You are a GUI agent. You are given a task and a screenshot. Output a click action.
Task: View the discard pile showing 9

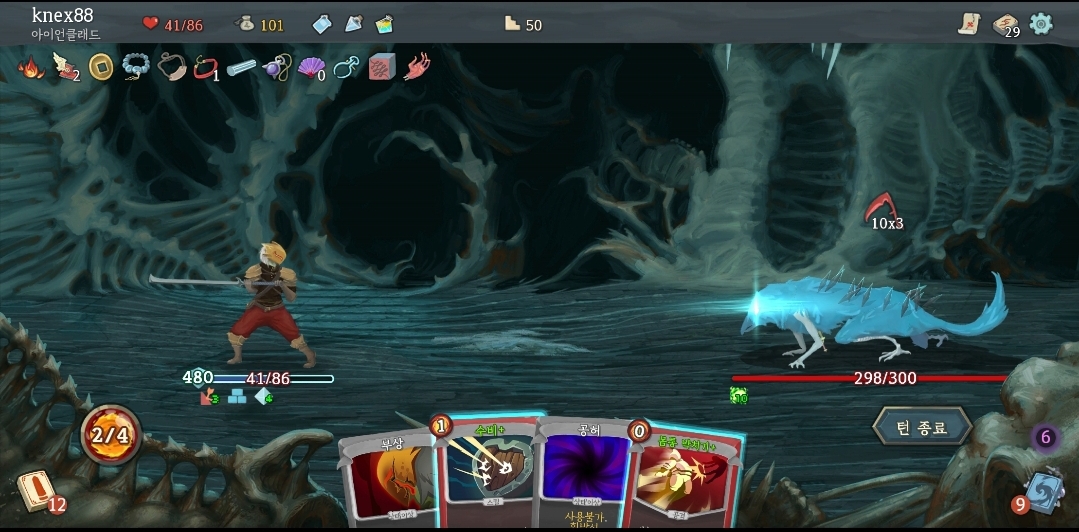tap(1043, 493)
